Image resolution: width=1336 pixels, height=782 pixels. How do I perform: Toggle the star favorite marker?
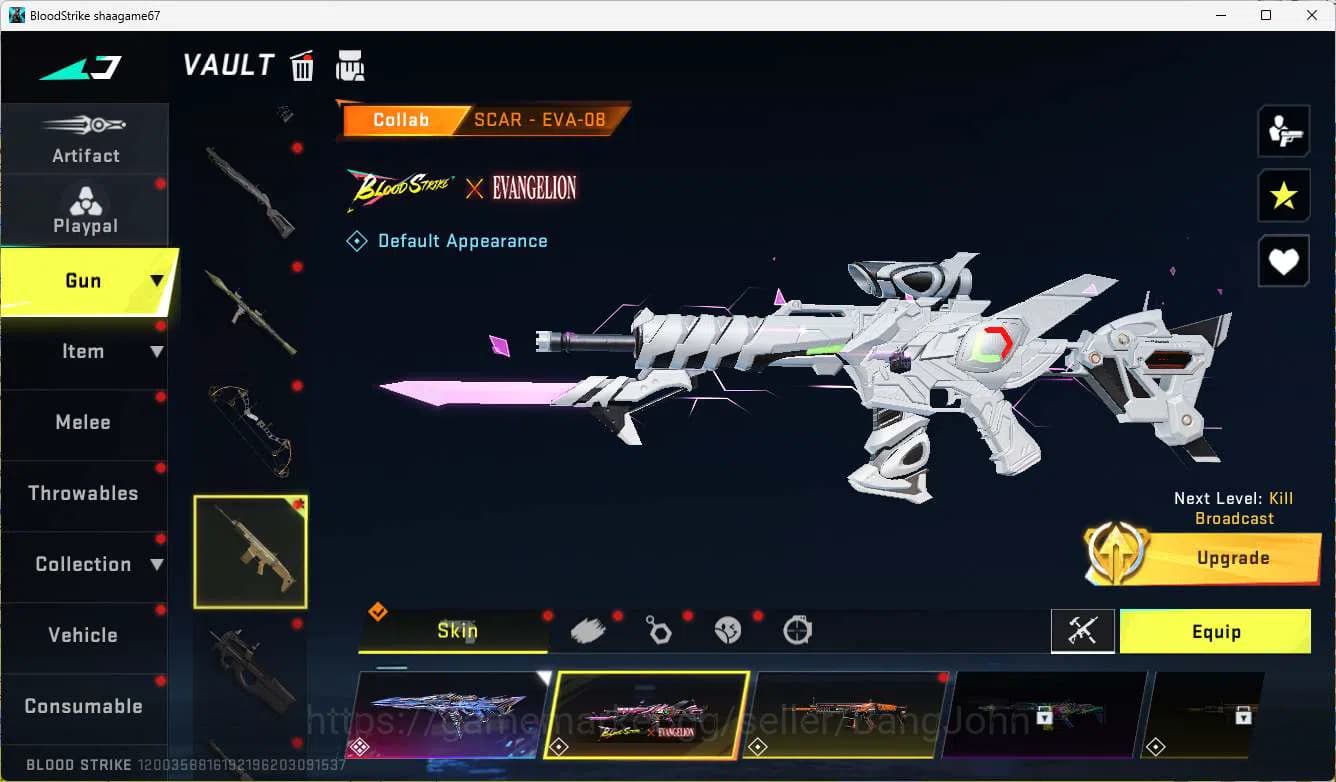pyautogui.click(x=1284, y=196)
